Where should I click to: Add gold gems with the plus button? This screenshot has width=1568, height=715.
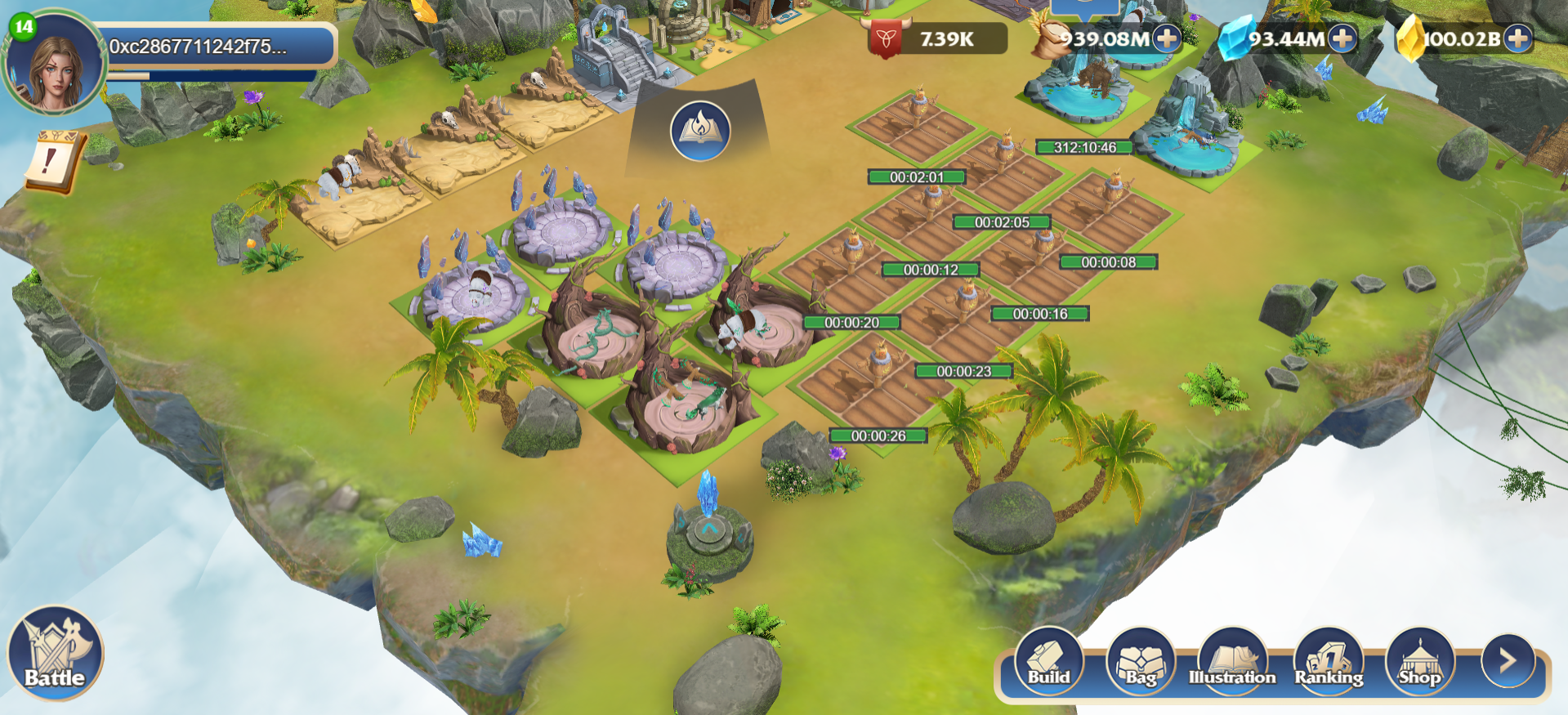1518,38
